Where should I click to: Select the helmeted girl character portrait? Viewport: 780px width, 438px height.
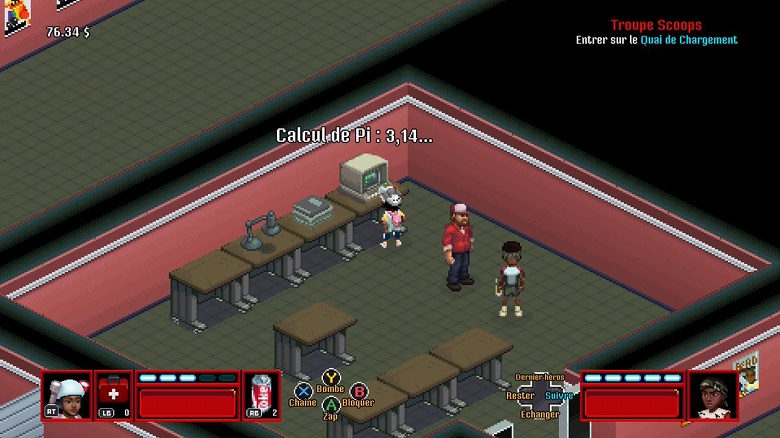[66, 396]
